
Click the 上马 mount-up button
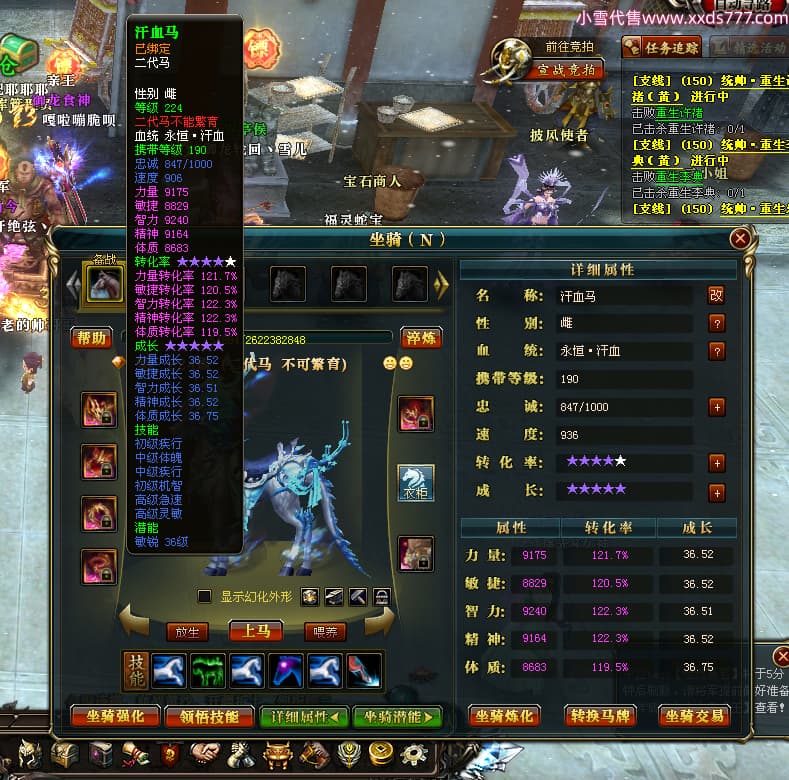[x=254, y=631]
